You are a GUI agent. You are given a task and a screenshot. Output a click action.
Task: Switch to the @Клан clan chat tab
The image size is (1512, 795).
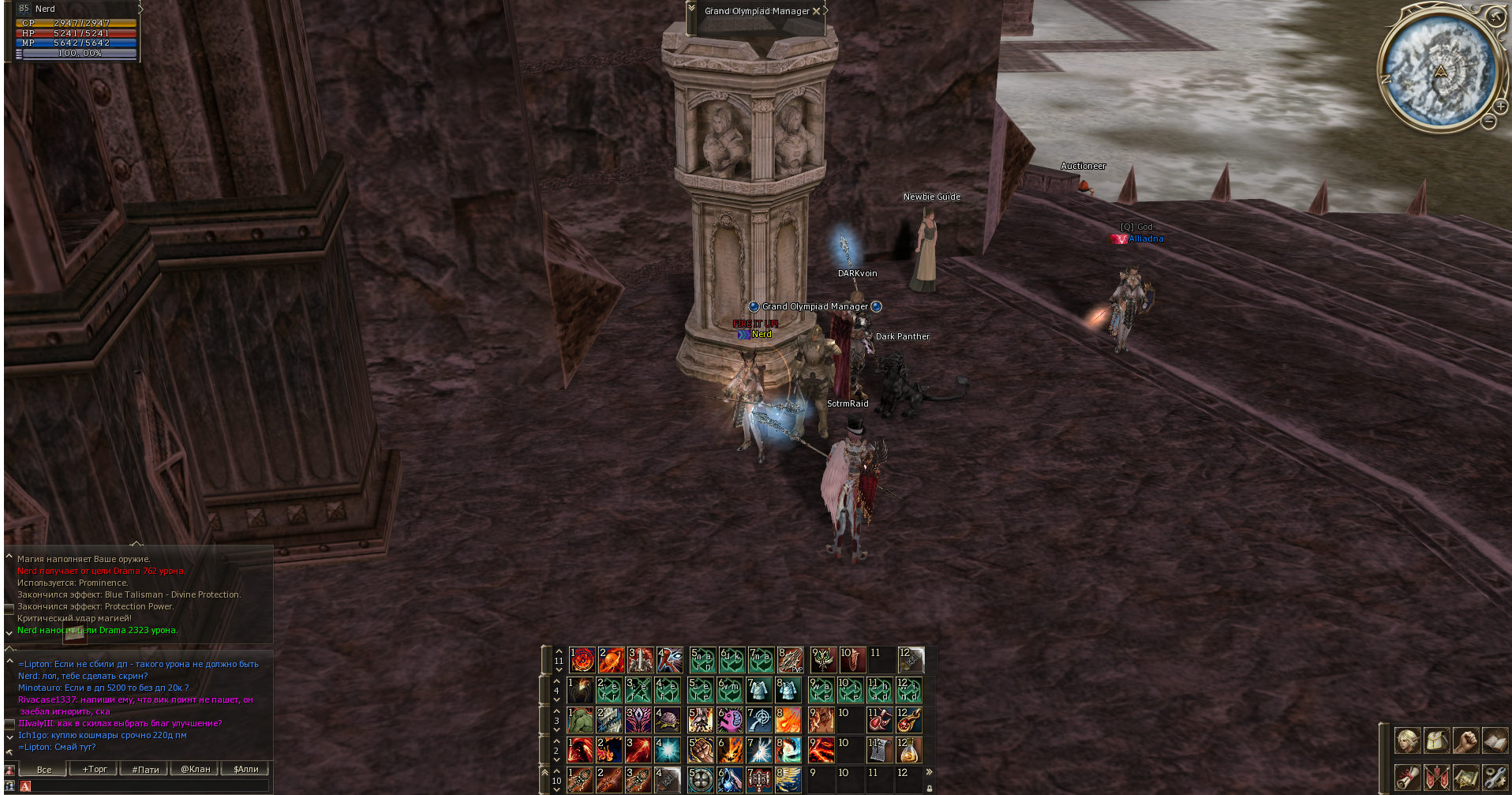click(x=196, y=769)
